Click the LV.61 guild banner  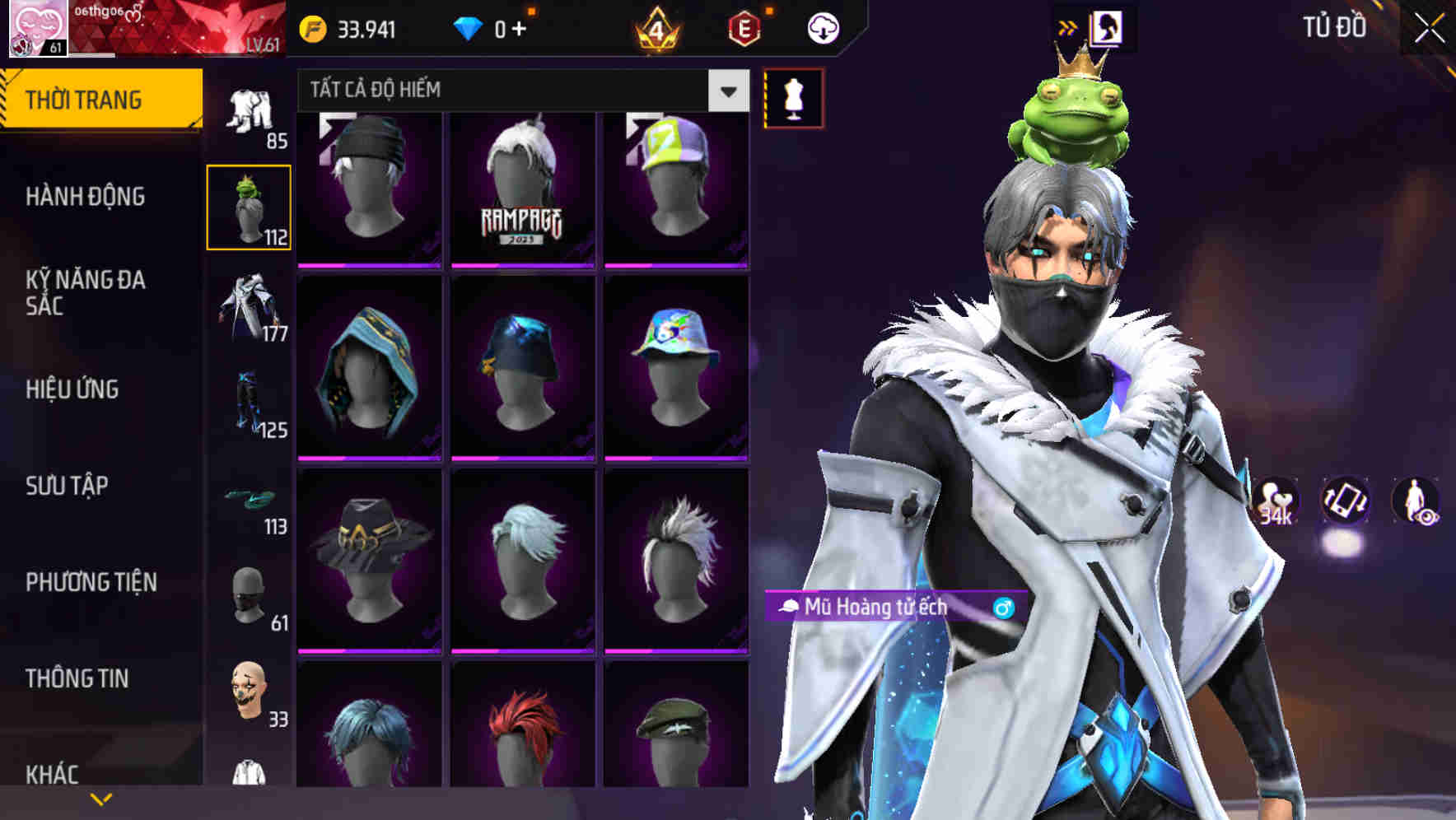(x=173, y=29)
